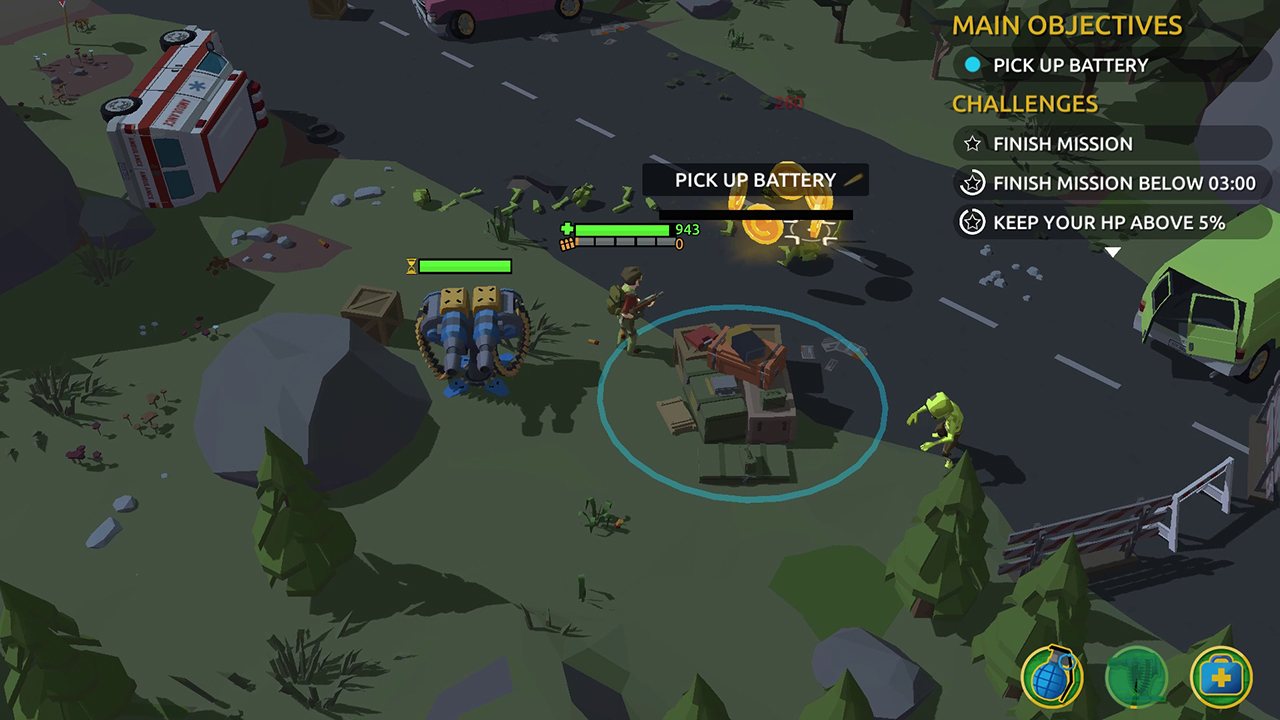Collapse the objectives panel with the white arrow
1280x720 pixels.
pyautogui.click(x=1113, y=253)
